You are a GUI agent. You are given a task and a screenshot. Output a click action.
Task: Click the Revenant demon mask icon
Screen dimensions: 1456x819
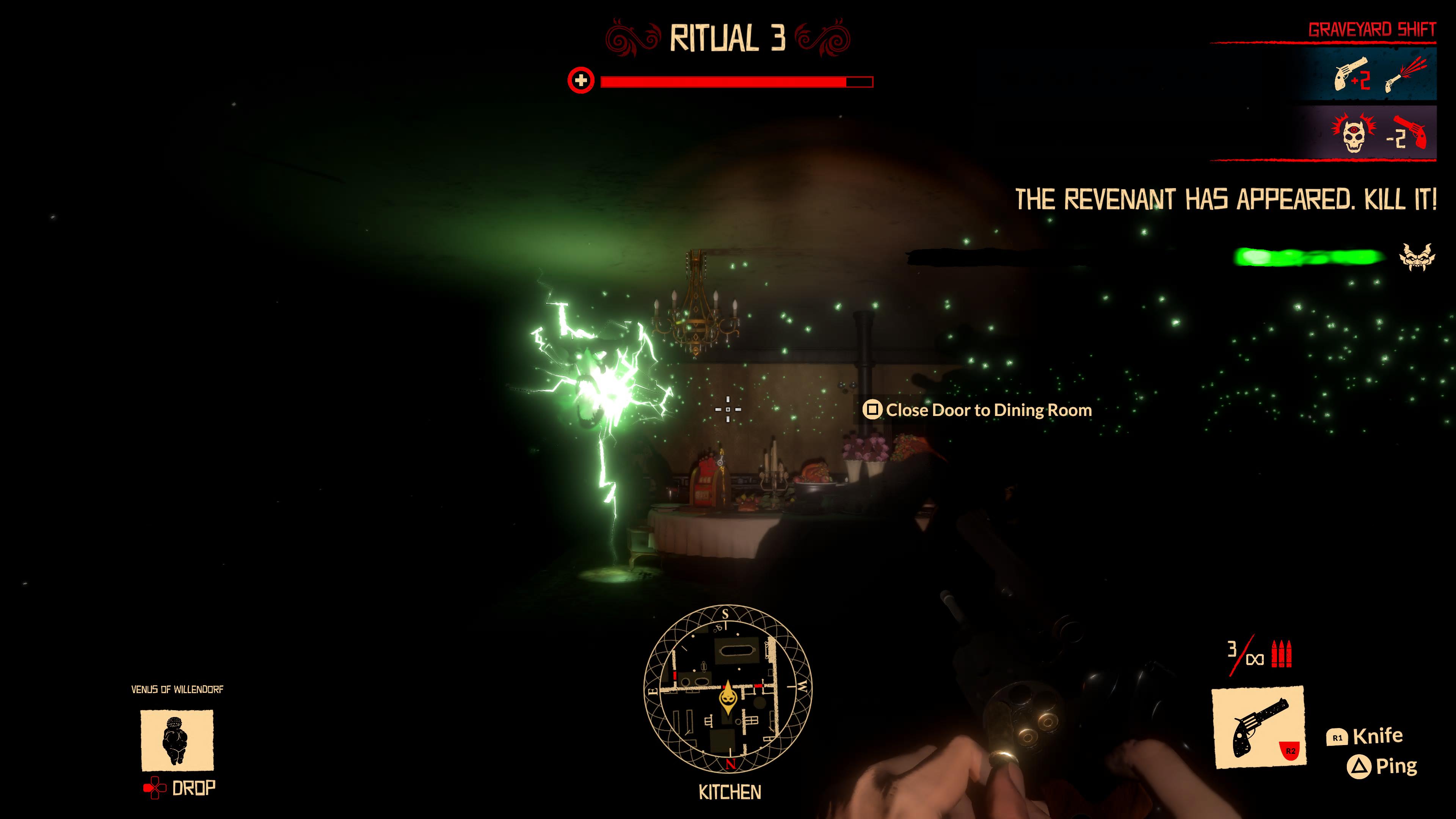click(1417, 257)
